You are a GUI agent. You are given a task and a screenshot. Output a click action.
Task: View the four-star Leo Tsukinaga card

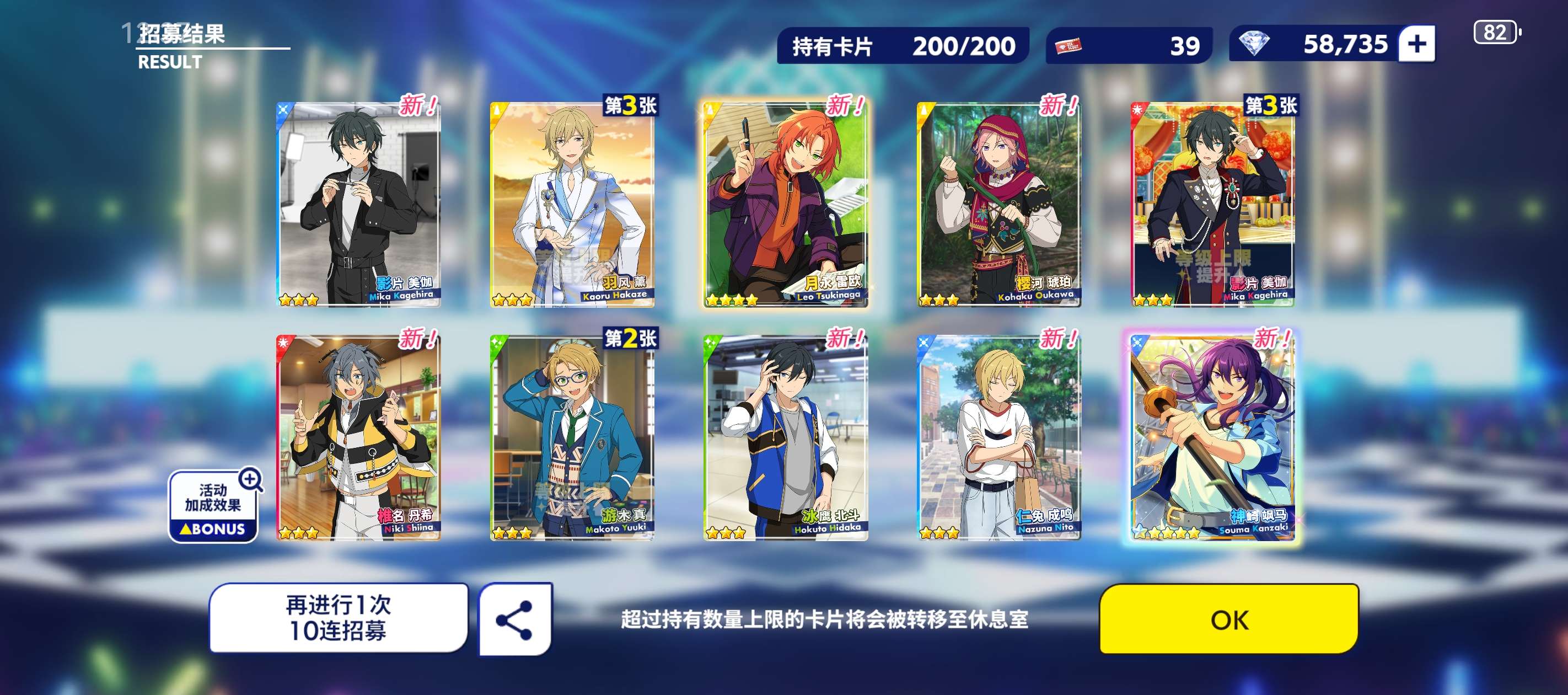pyautogui.click(x=785, y=204)
